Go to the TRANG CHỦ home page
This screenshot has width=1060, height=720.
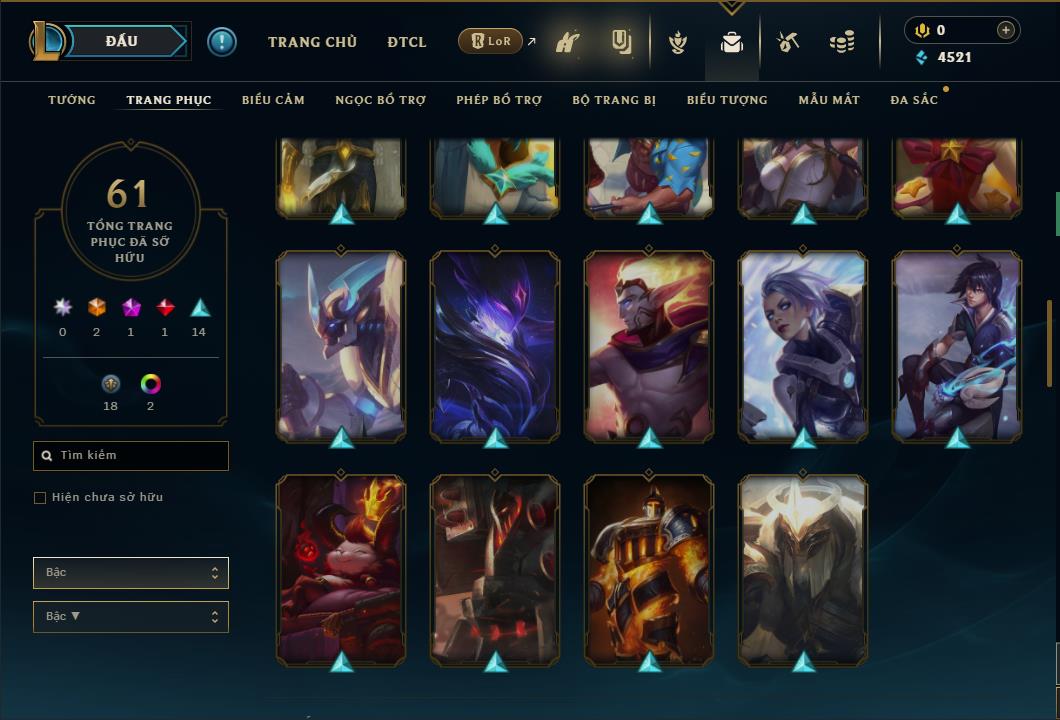click(x=312, y=42)
